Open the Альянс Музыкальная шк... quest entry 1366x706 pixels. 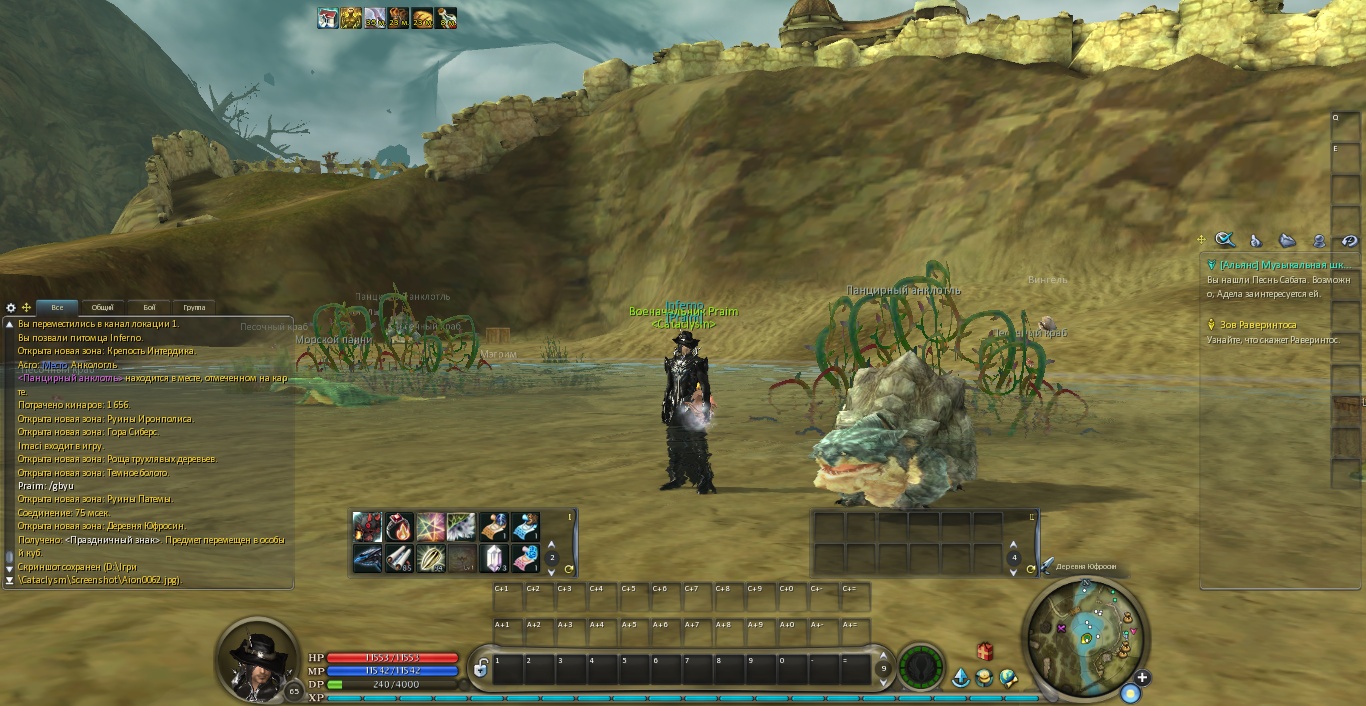(x=1278, y=265)
